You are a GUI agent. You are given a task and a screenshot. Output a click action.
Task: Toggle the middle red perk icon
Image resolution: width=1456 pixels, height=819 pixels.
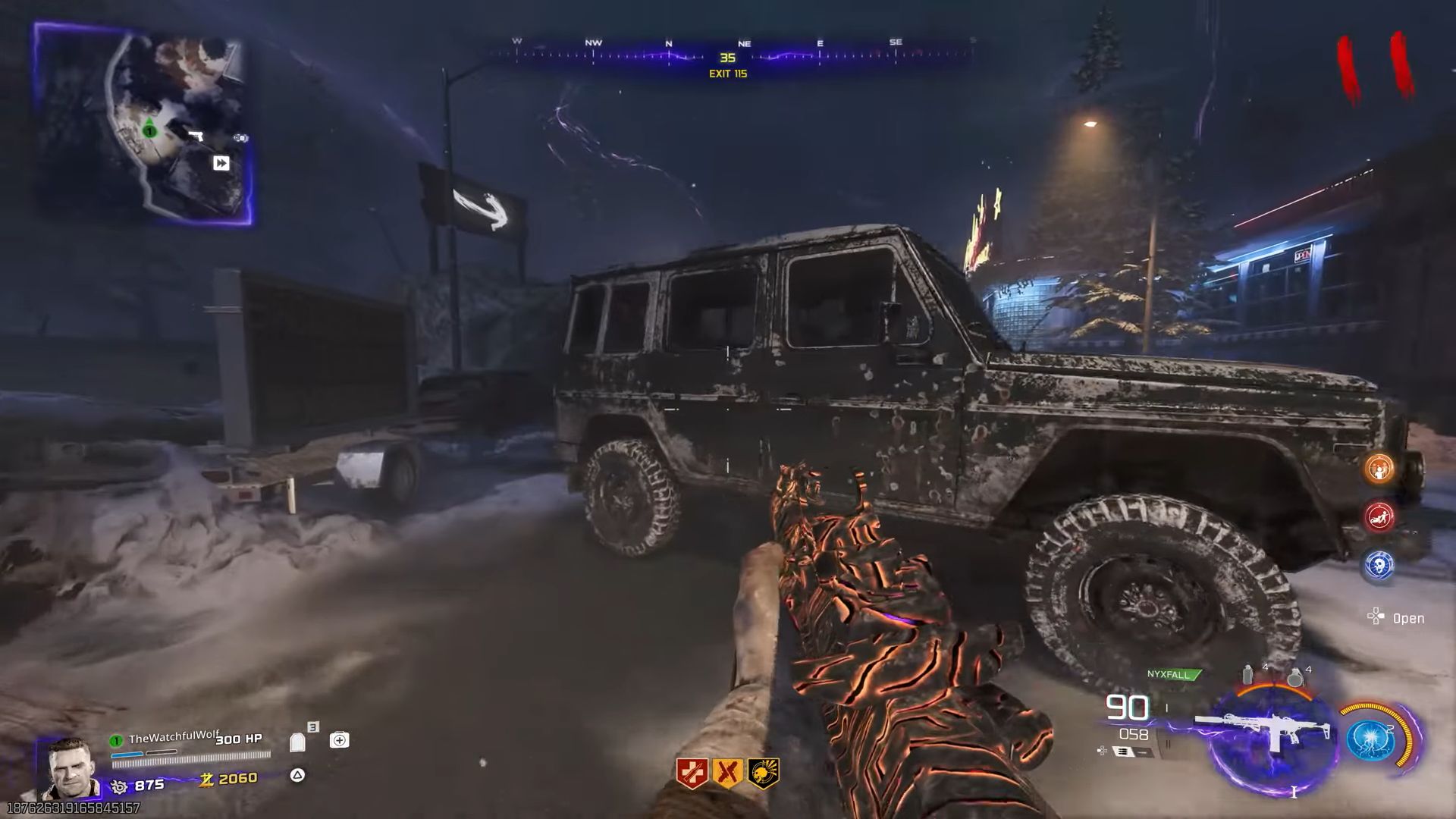[x=726, y=769]
